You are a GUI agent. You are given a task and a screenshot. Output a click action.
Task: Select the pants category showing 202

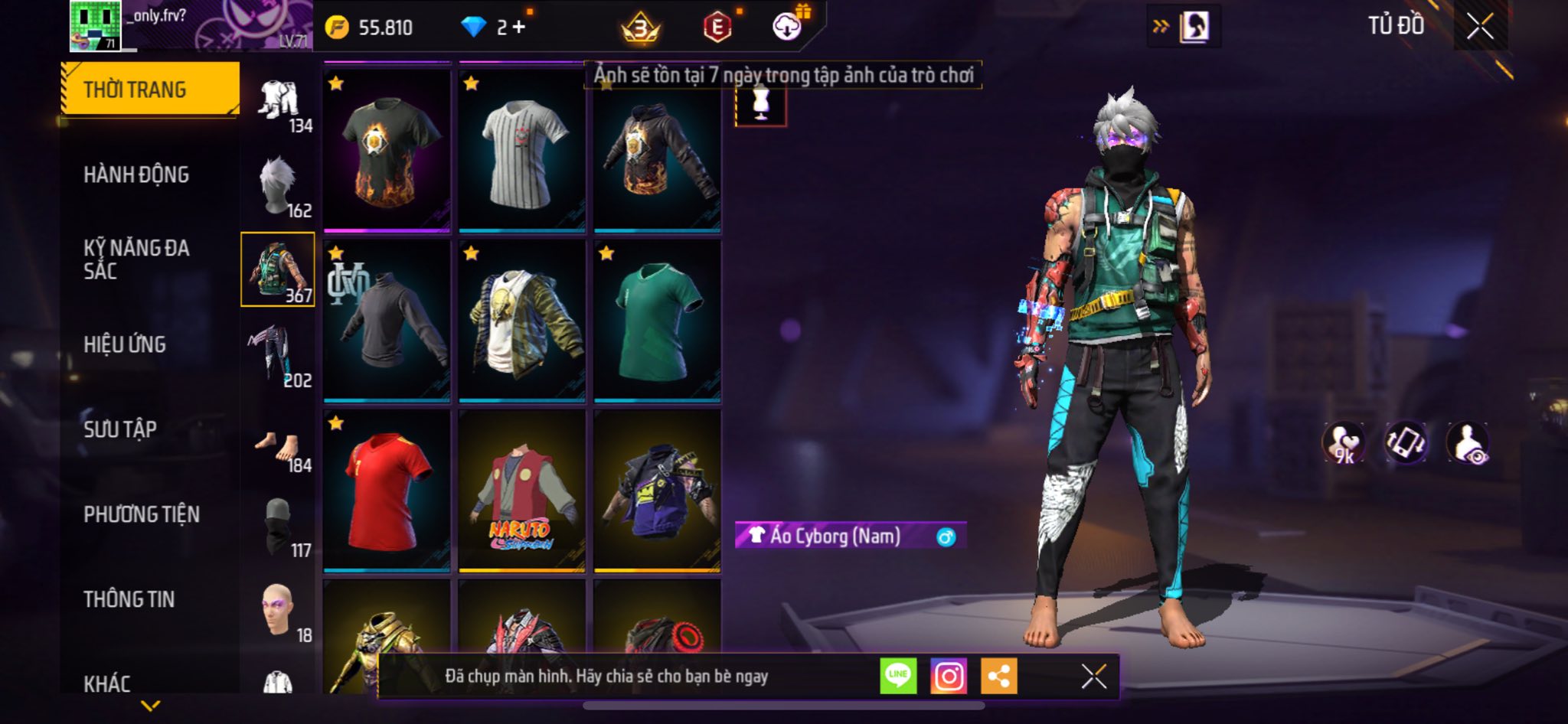tap(279, 356)
